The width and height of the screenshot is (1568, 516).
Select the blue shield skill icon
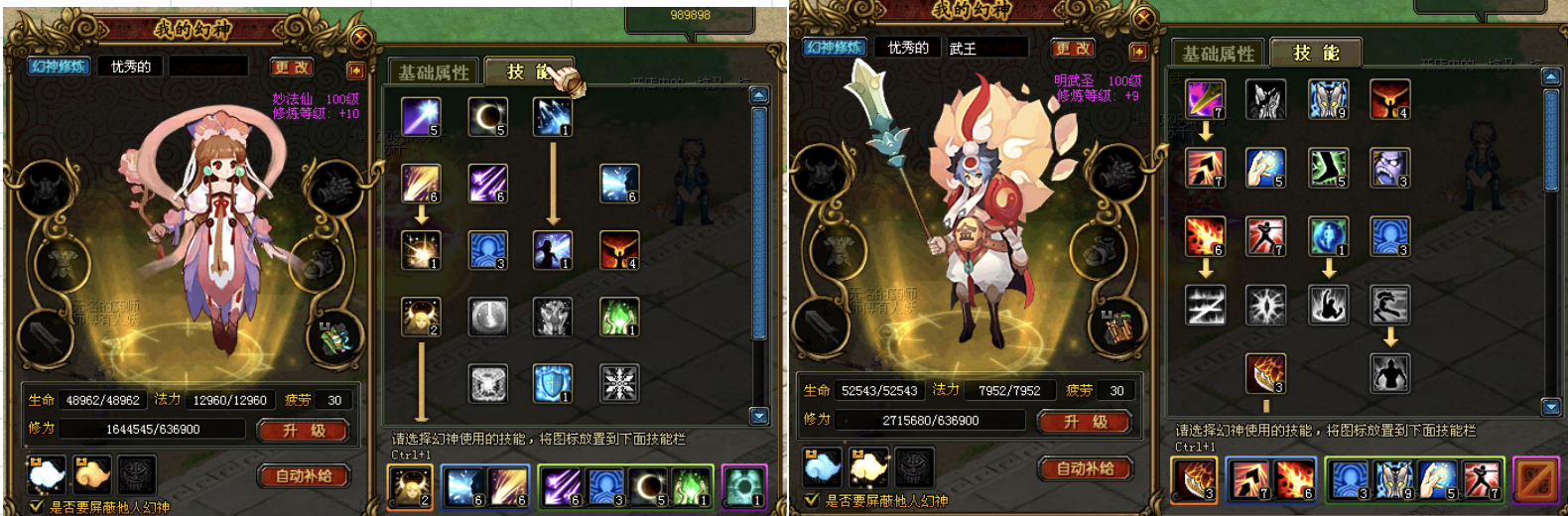pos(553,383)
